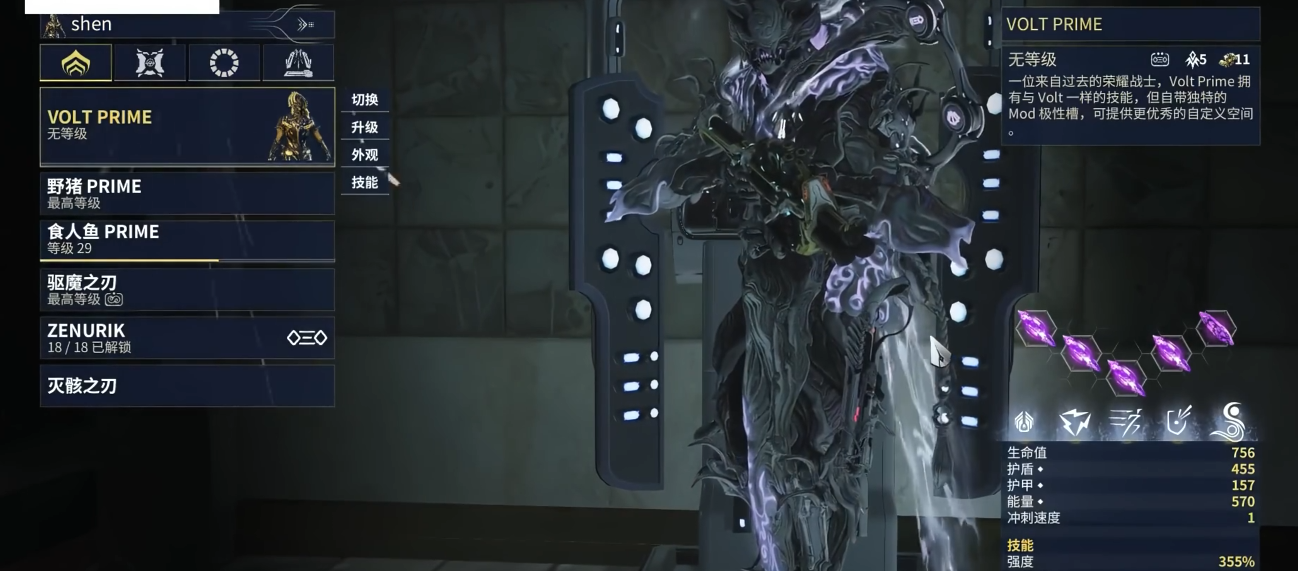The image size is (1298, 571).
Task: Select the swirl-shaped ability icon
Action: 1229,423
